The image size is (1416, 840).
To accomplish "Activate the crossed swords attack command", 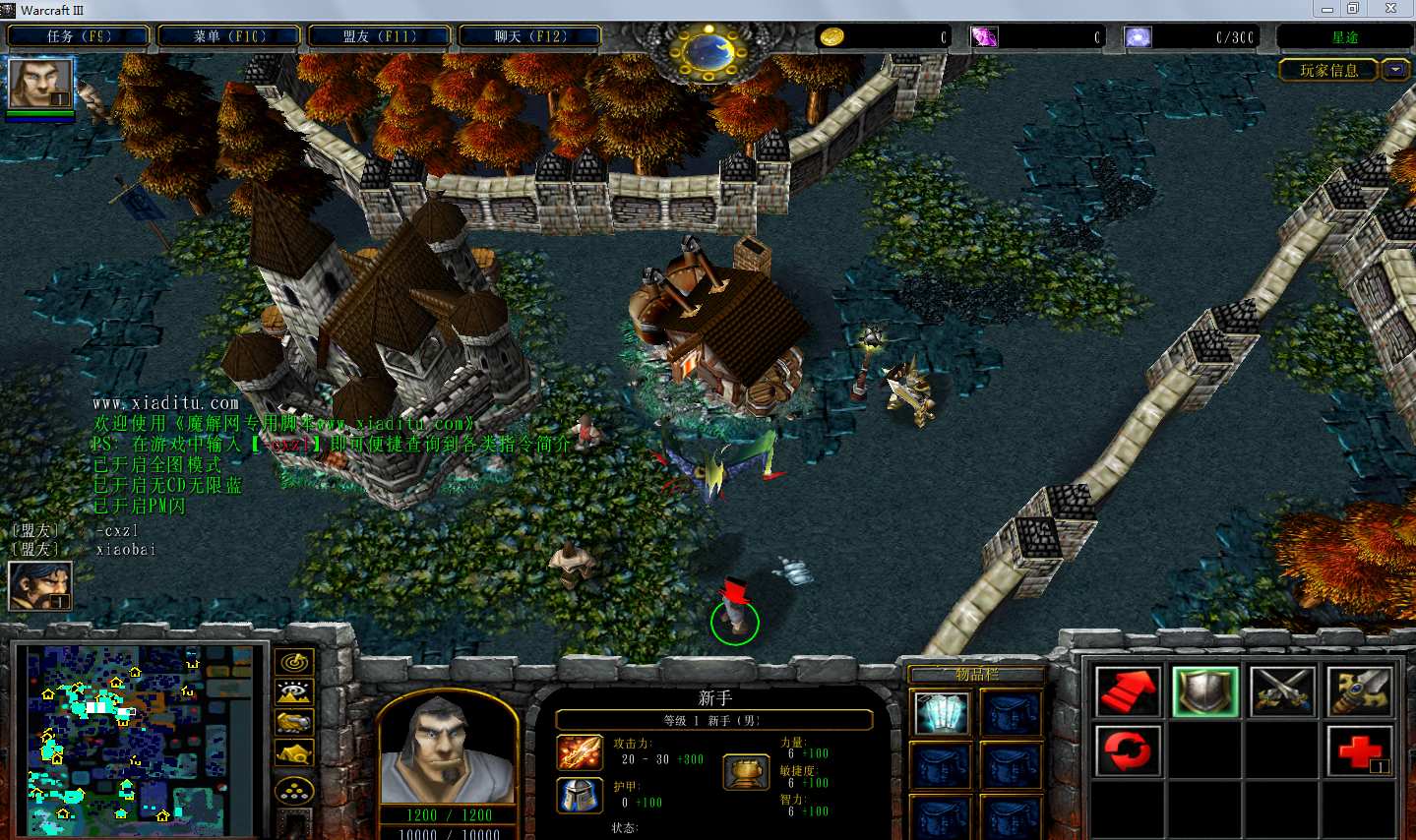I will coord(1283,691).
